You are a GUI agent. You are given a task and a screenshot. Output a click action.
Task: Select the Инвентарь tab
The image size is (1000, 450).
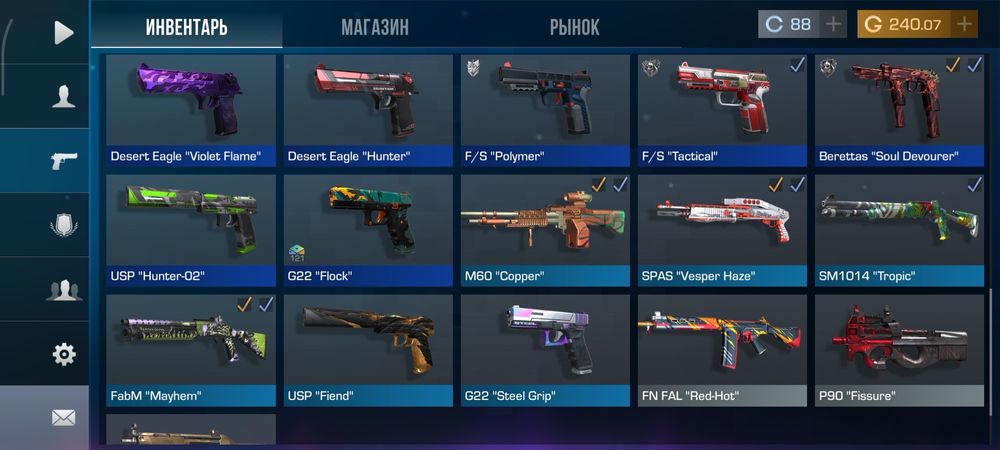pos(186,26)
